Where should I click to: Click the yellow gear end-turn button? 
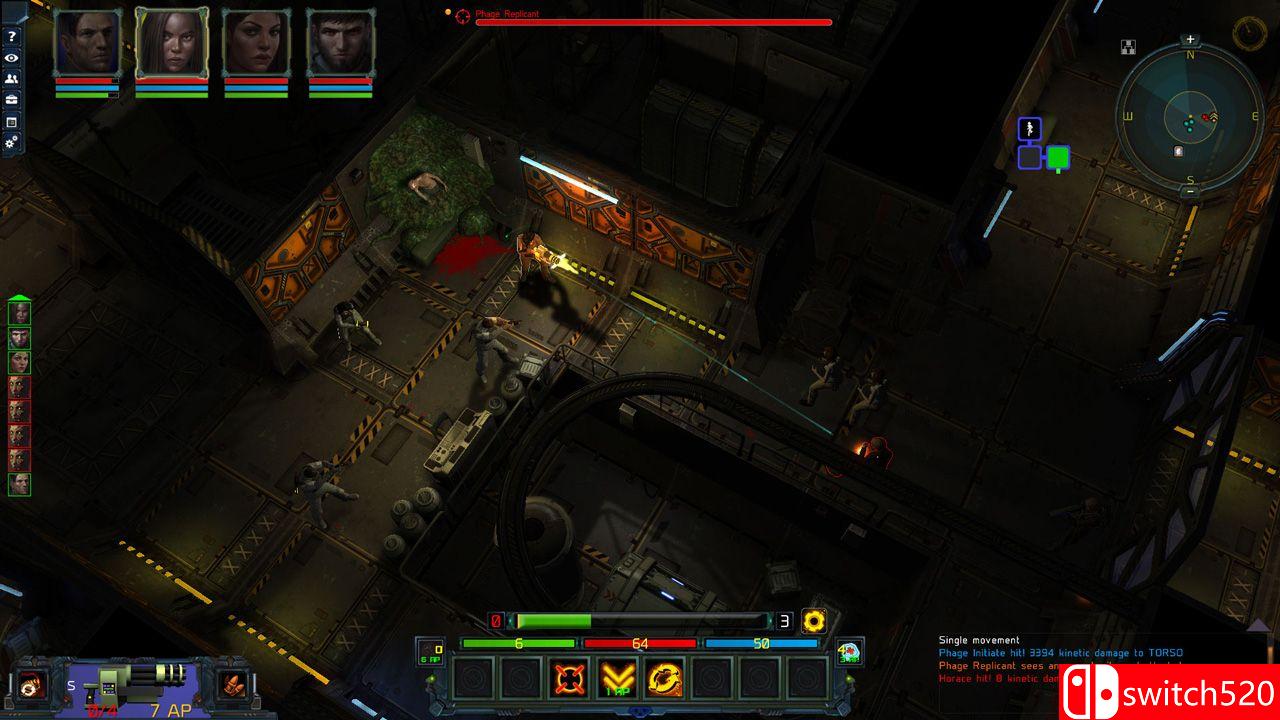[x=814, y=621]
